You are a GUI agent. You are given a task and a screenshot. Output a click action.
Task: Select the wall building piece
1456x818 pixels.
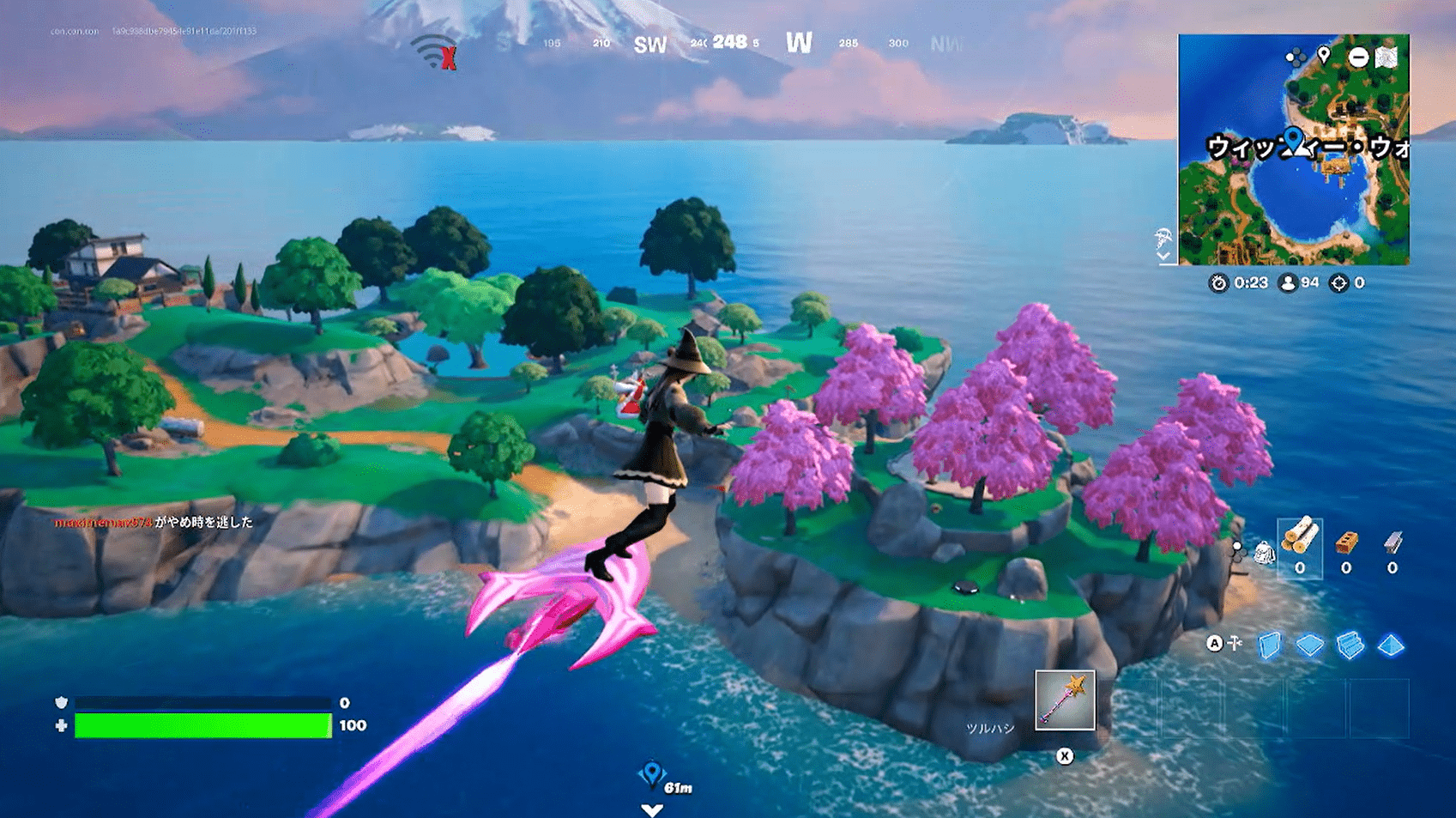(1269, 645)
